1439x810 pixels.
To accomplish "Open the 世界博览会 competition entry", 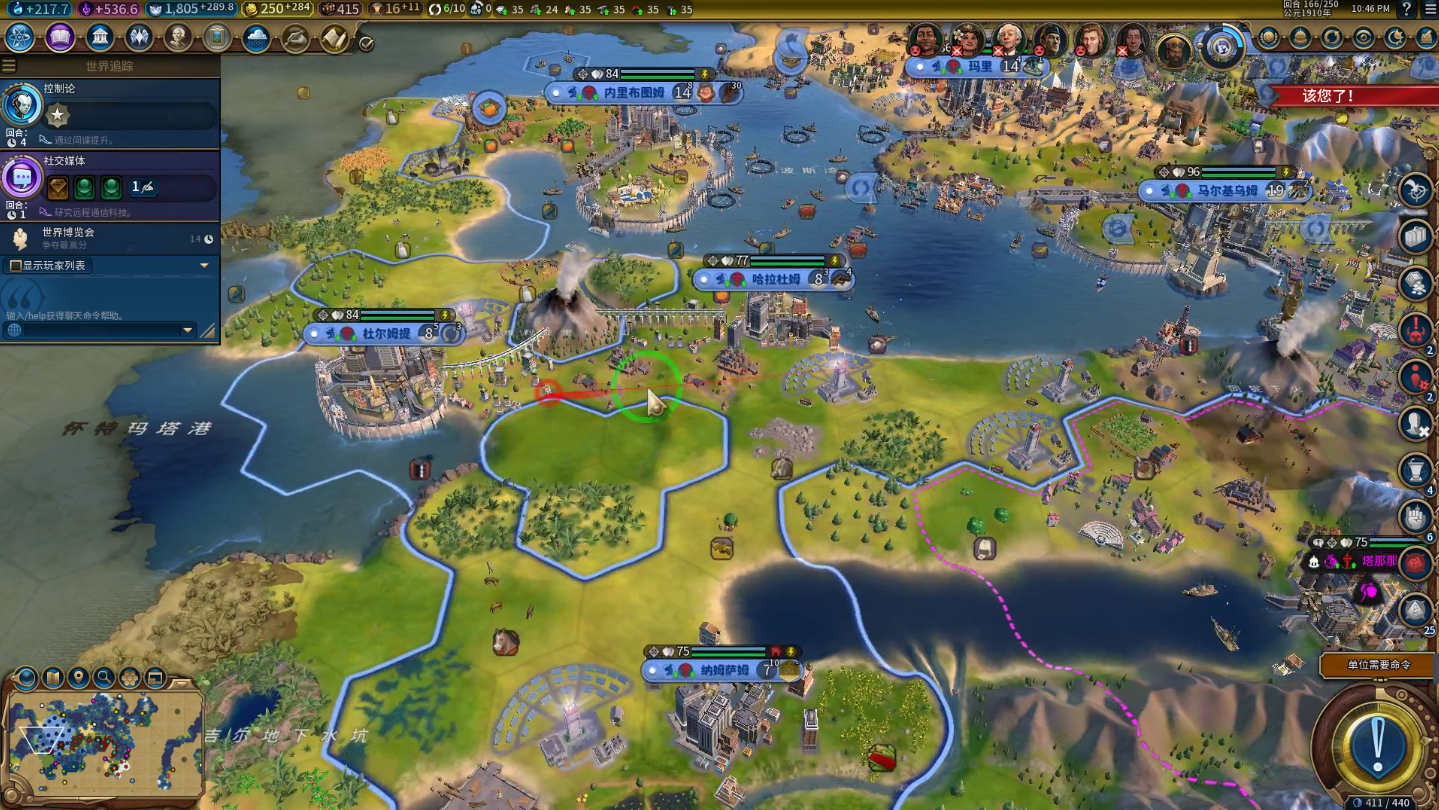I will [110, 238].
